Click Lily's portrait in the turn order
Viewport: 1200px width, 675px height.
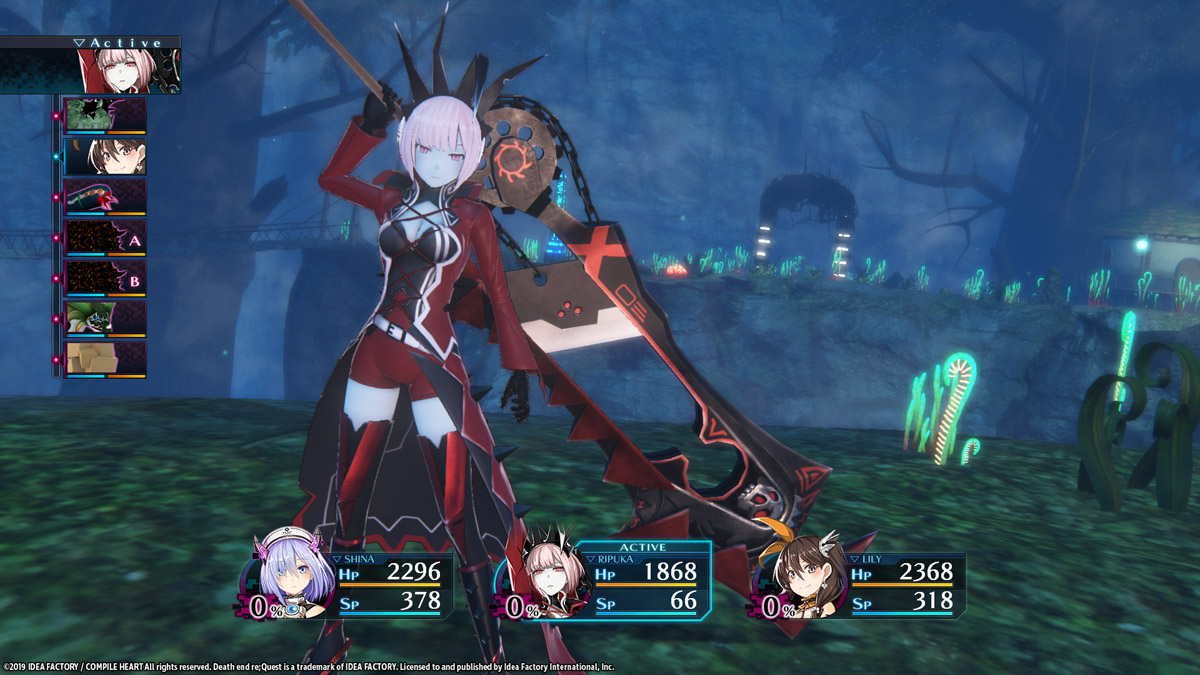105,156
